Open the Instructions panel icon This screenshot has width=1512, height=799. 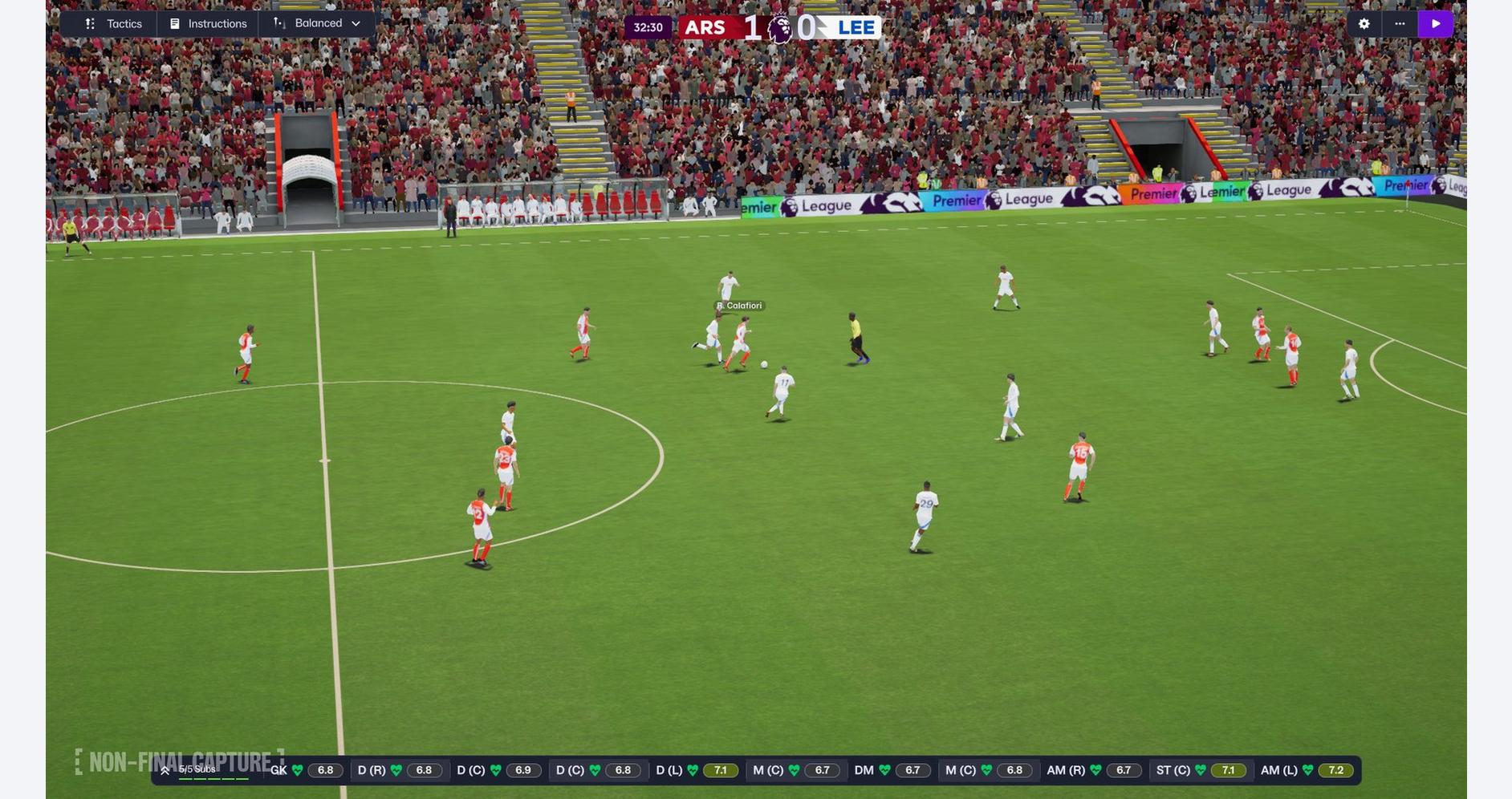(x=174, y=23)
